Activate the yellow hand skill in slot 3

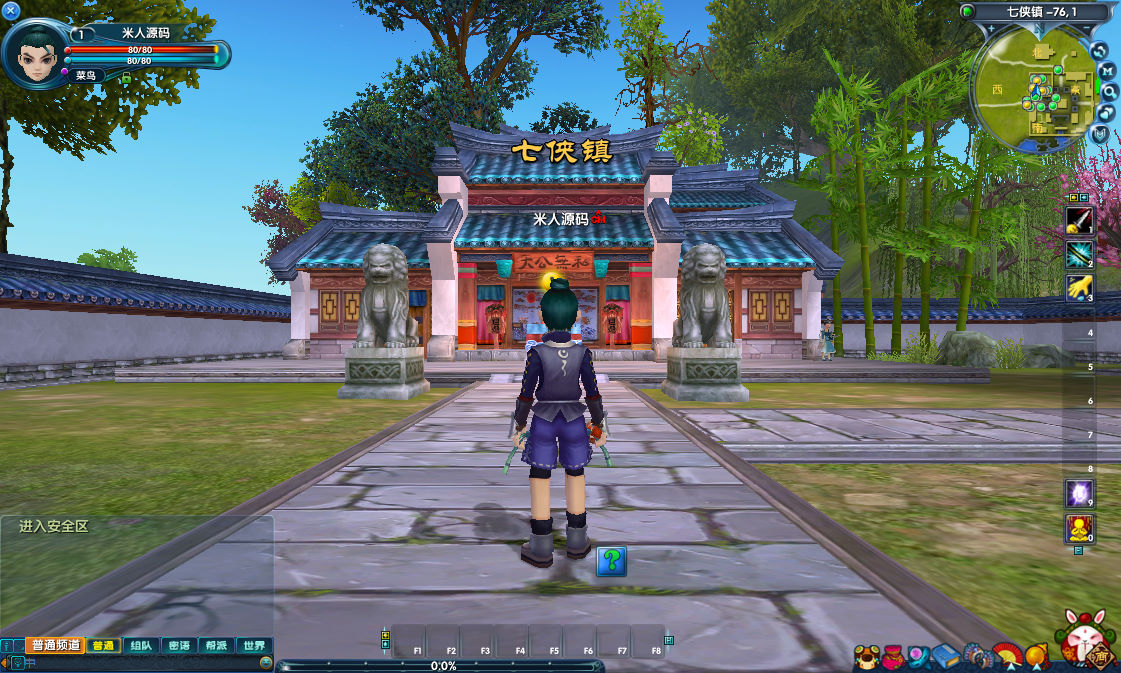[1080, 288]
